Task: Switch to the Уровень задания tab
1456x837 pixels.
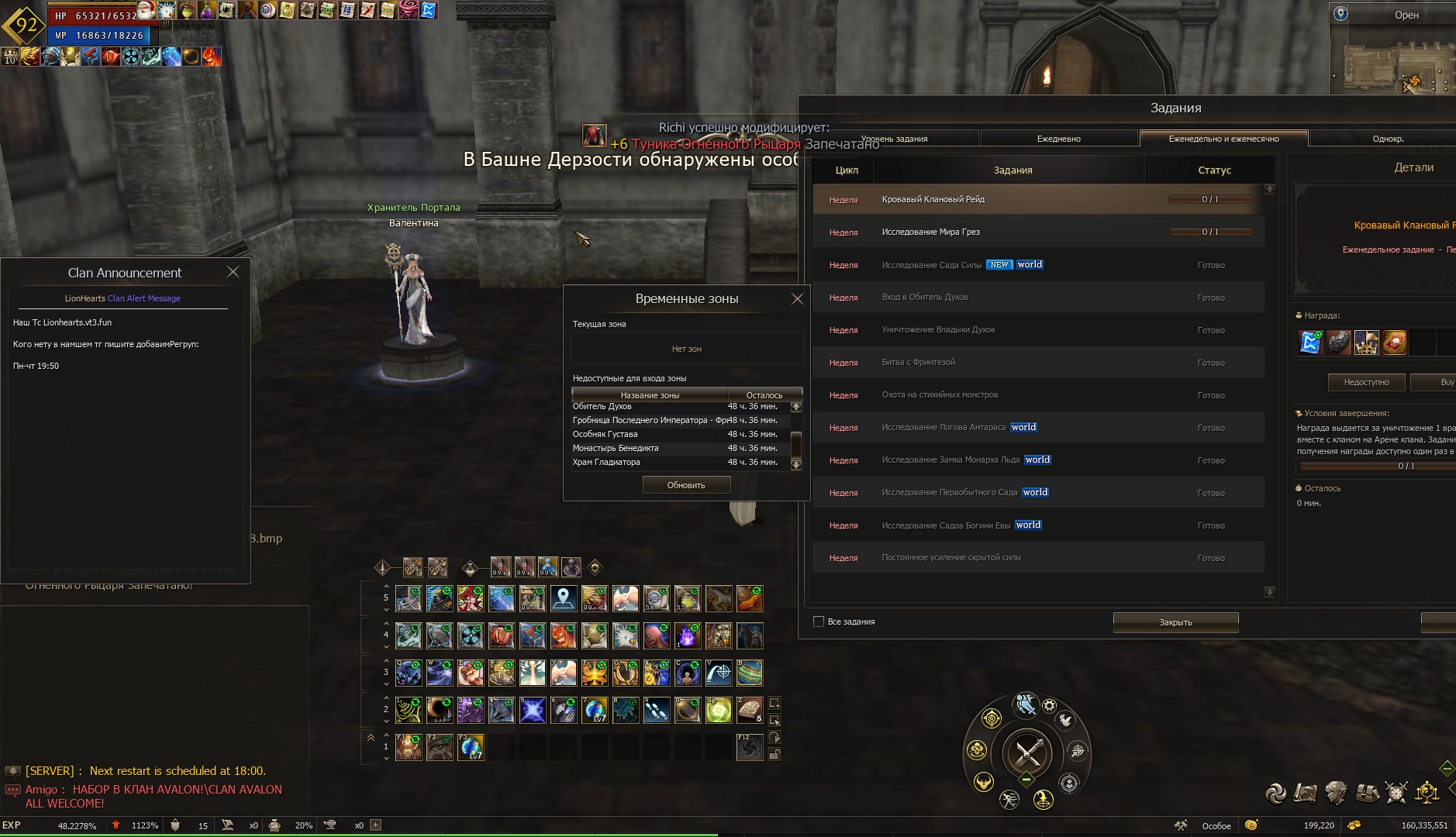Action: (x=894, y=139)
